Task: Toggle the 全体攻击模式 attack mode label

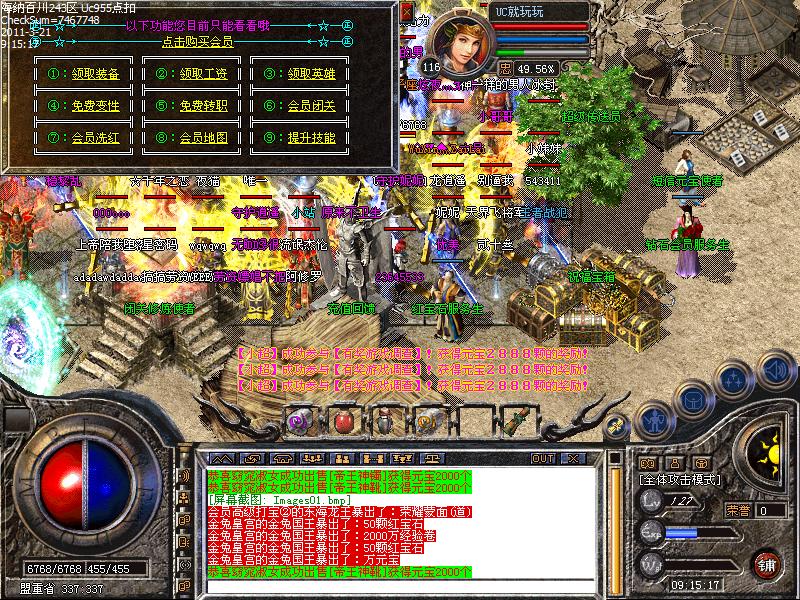Action: pos(680,480)
